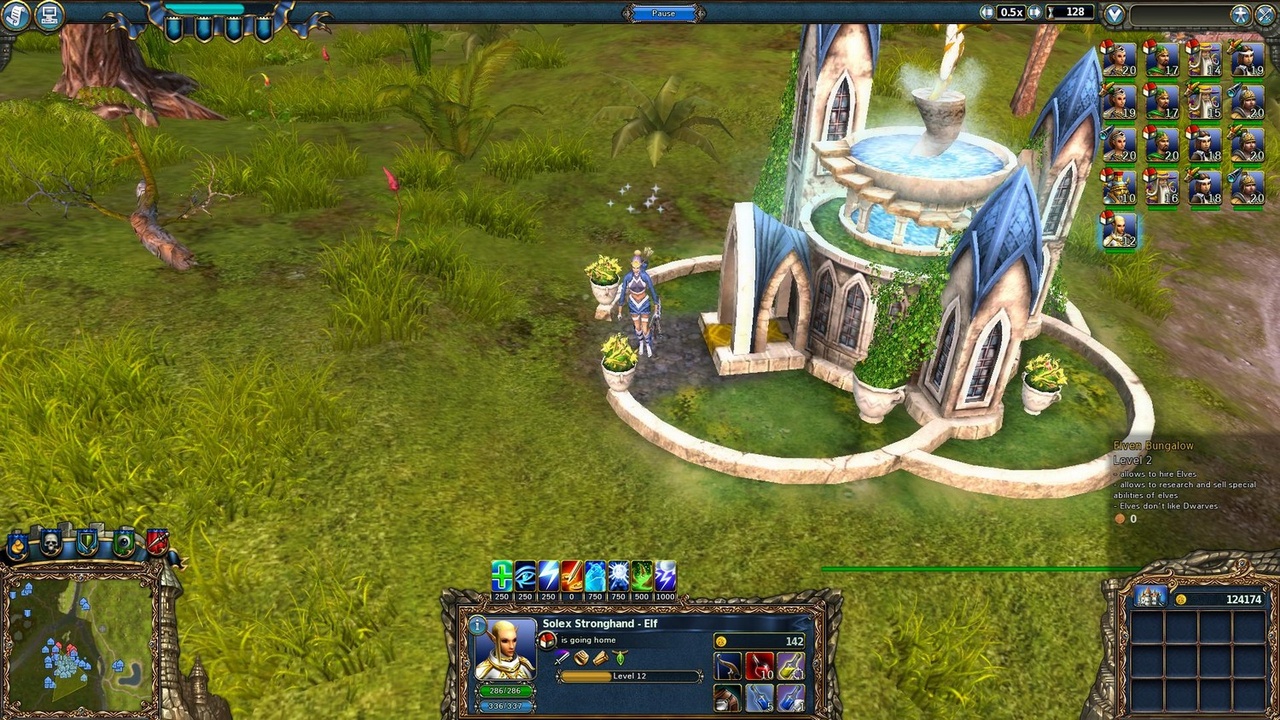Select the flaming sword spell
The image size is (1280, 720).
572,575
